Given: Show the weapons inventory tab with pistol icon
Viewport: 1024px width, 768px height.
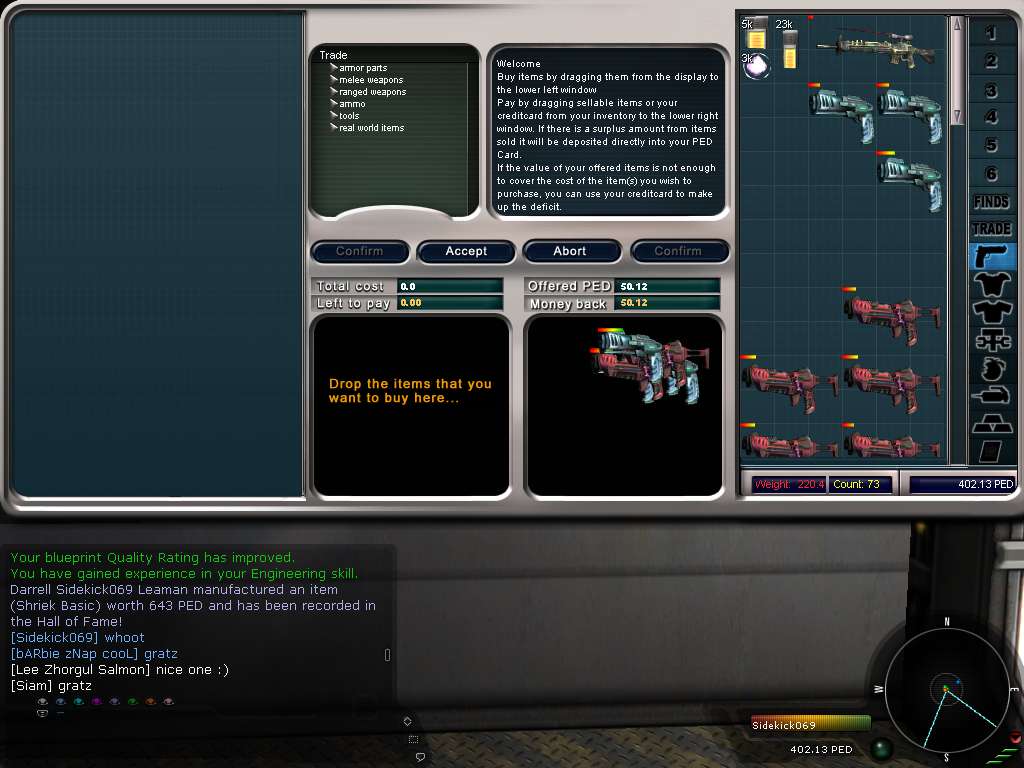Looking at the screenshot, I should (x=991, y=256).
